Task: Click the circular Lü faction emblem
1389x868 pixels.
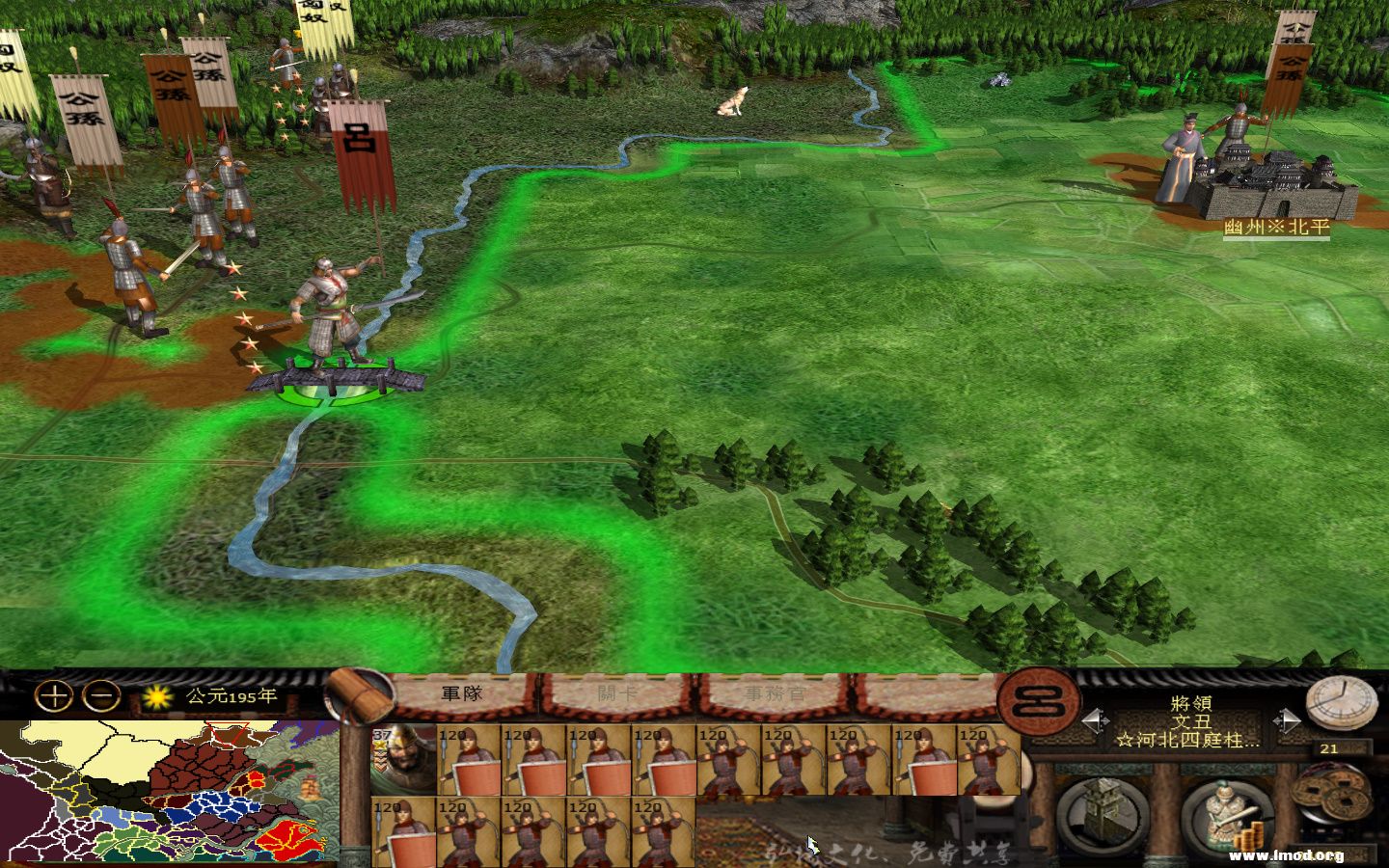Action: tap(1037, 704)
